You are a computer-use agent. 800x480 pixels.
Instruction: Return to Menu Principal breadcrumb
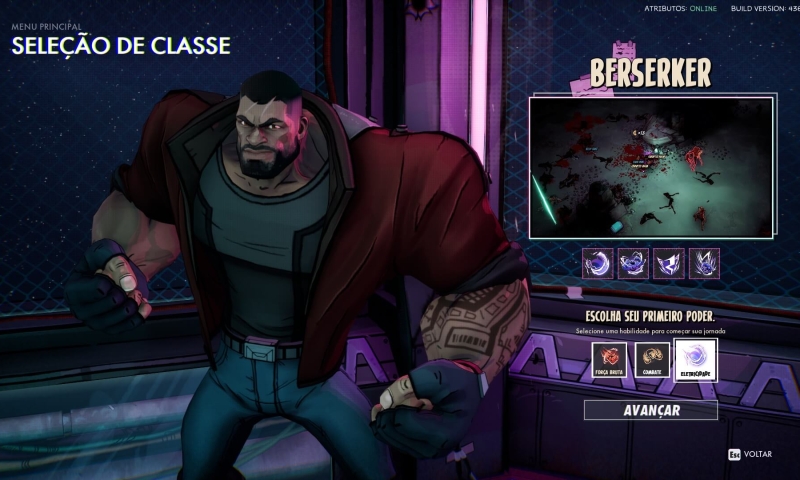[x=46, y=27]
